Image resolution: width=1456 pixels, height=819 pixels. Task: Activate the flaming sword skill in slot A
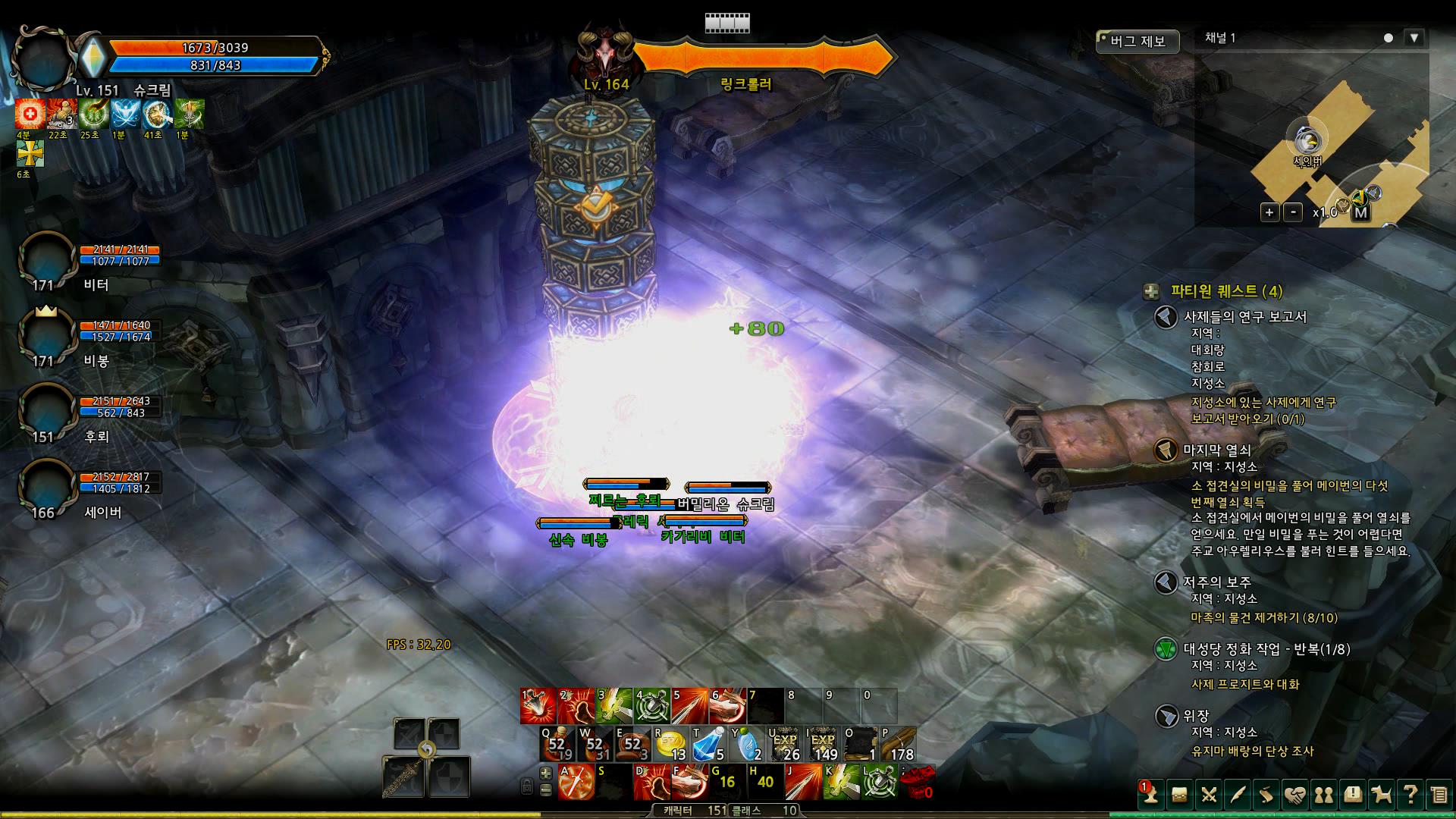coord(576,782)
